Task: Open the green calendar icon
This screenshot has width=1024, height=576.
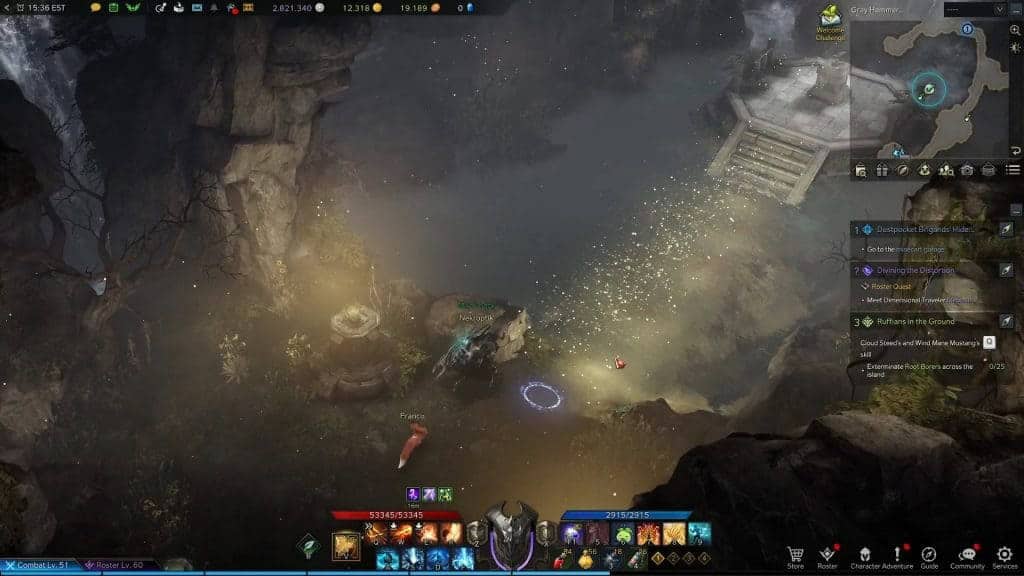Action: tap(113, 8)
